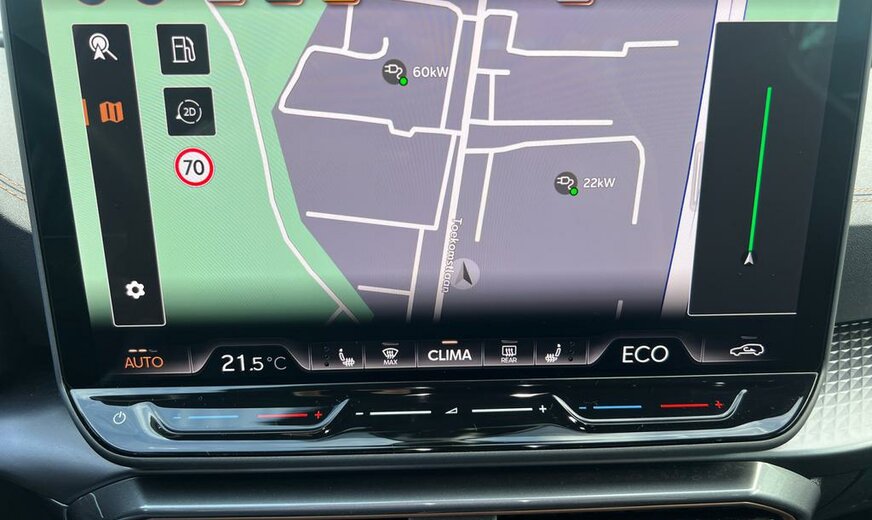Open the CLIMA menu
The height and width of the screenshot is (520, 872).
click(x=449, y=354)
